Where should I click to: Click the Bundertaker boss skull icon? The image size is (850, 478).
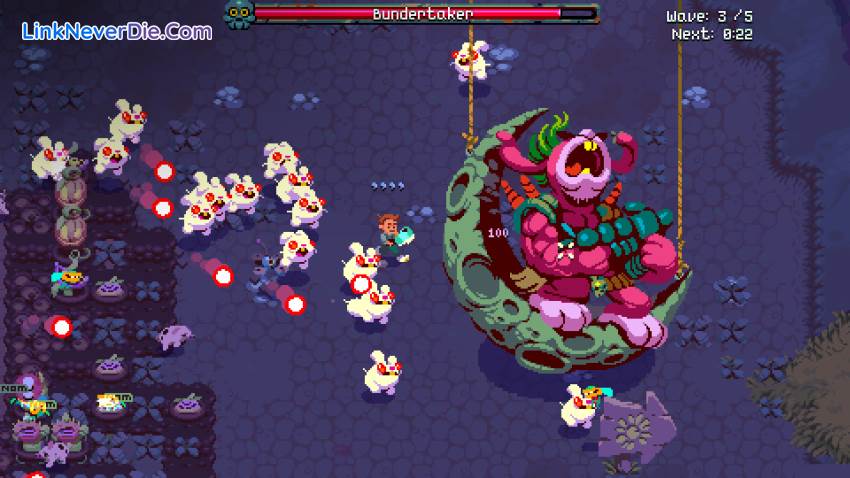pos(238,15)
